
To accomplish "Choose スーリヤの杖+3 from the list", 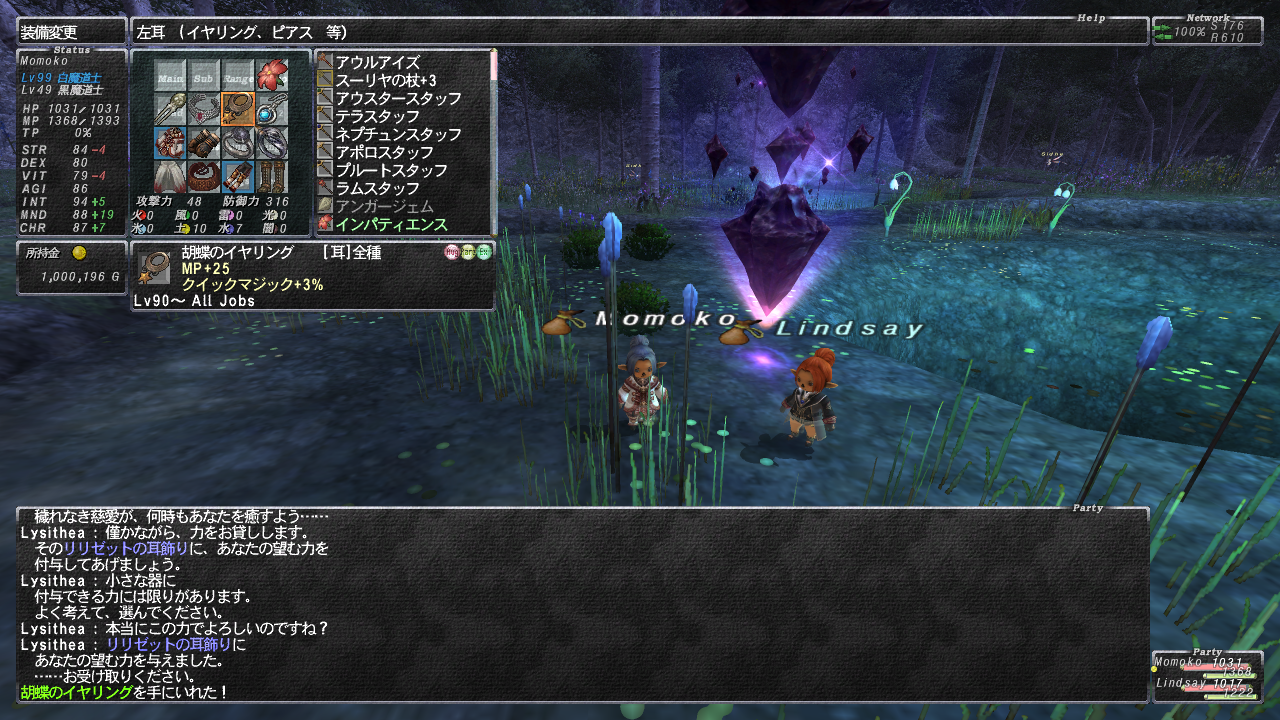I will (x=385, y=80).
